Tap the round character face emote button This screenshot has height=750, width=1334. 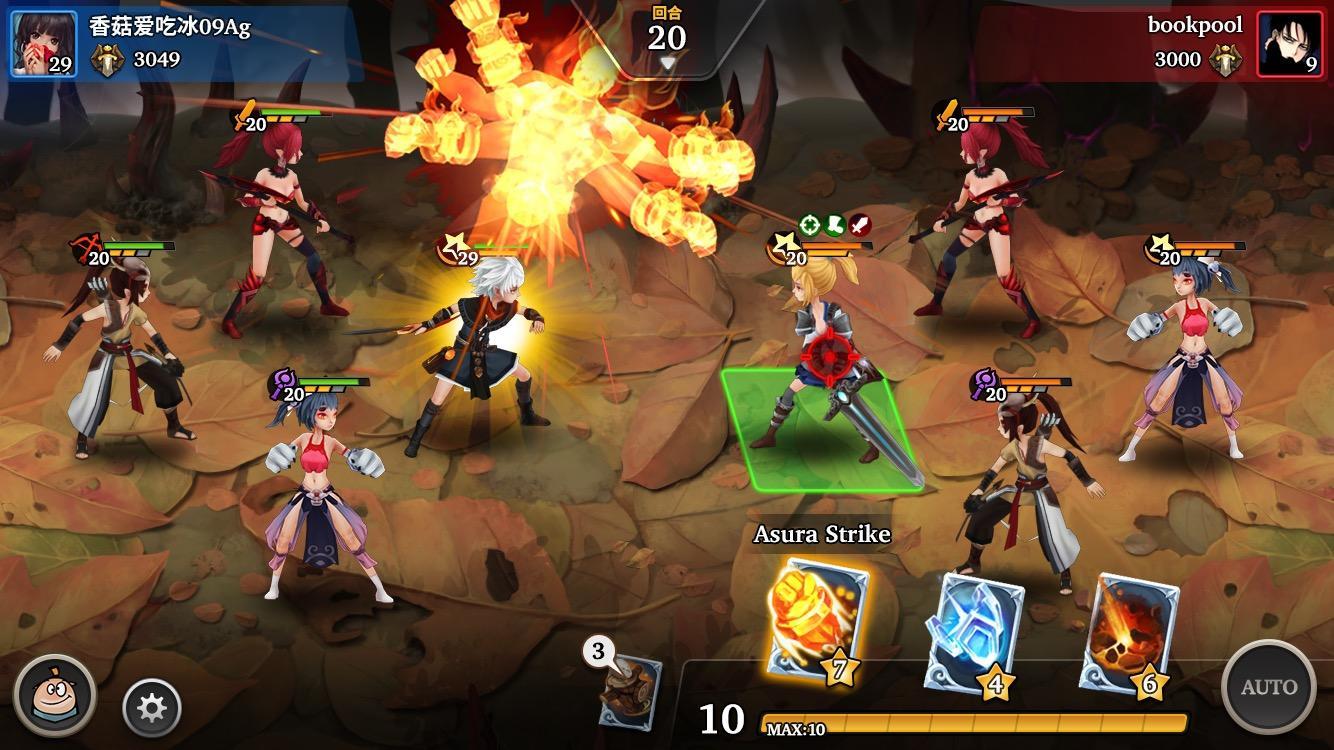click(55, 695)
